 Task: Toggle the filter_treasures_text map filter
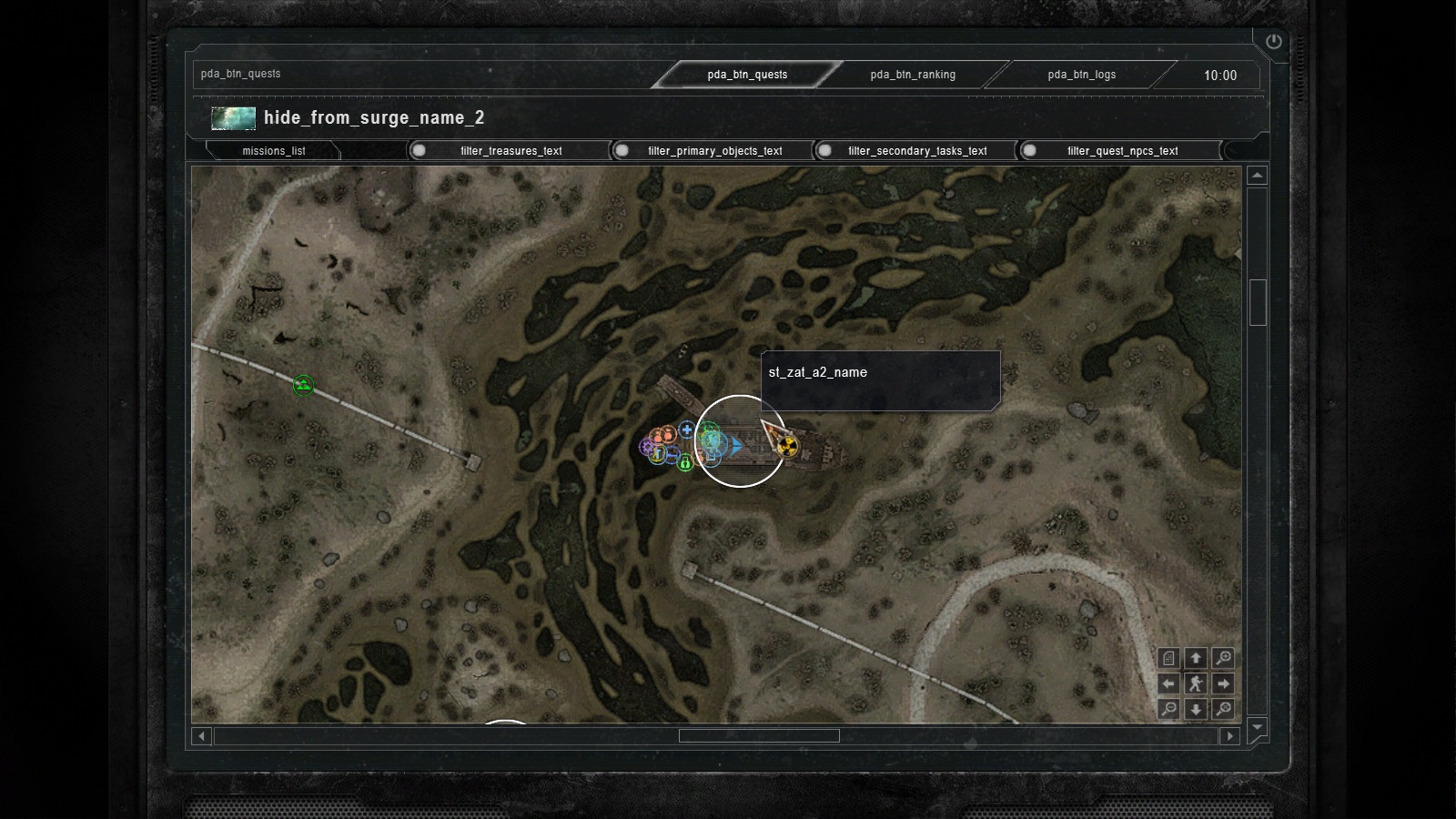coord(420,151)
